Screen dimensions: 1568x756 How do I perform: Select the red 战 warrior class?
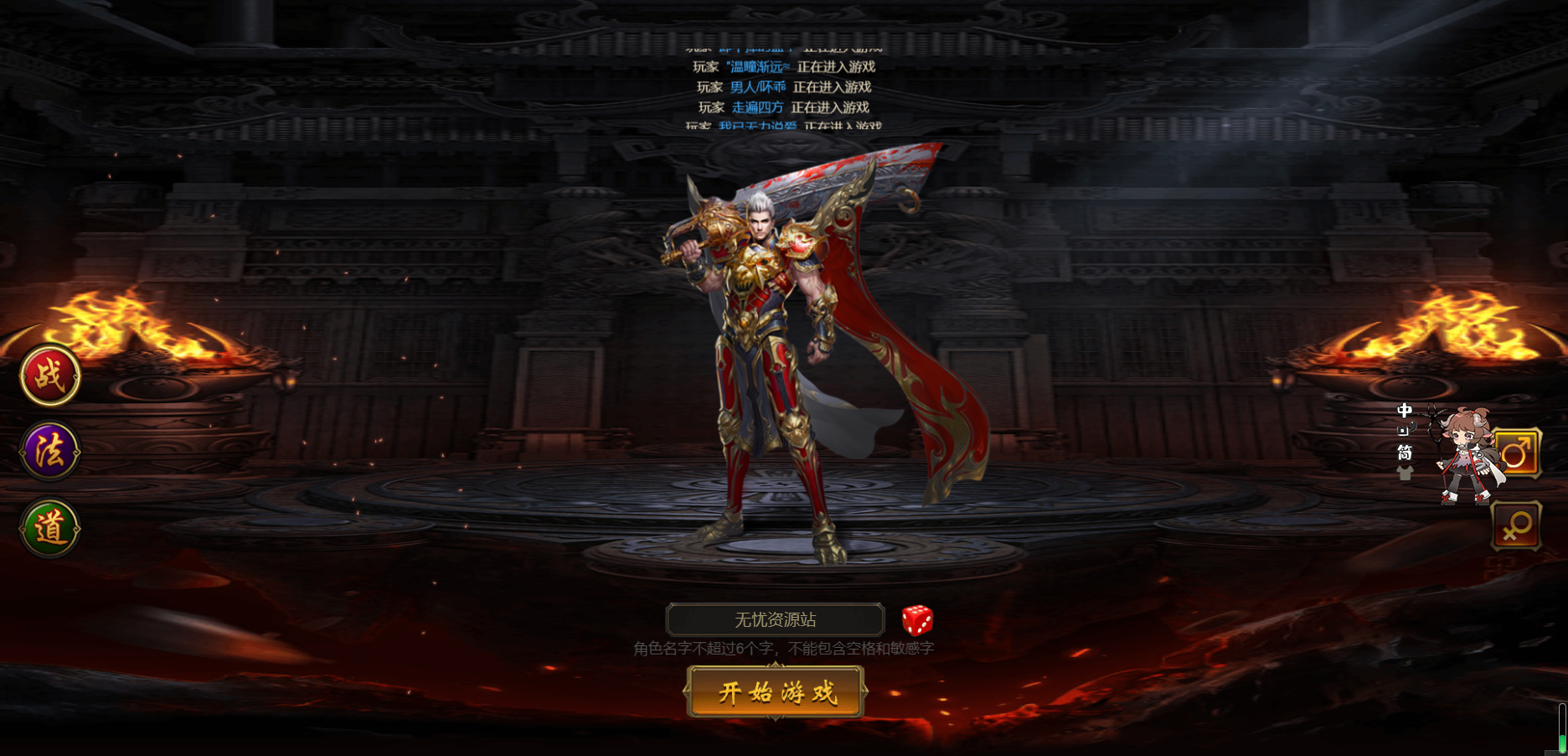tap(50, 375)
